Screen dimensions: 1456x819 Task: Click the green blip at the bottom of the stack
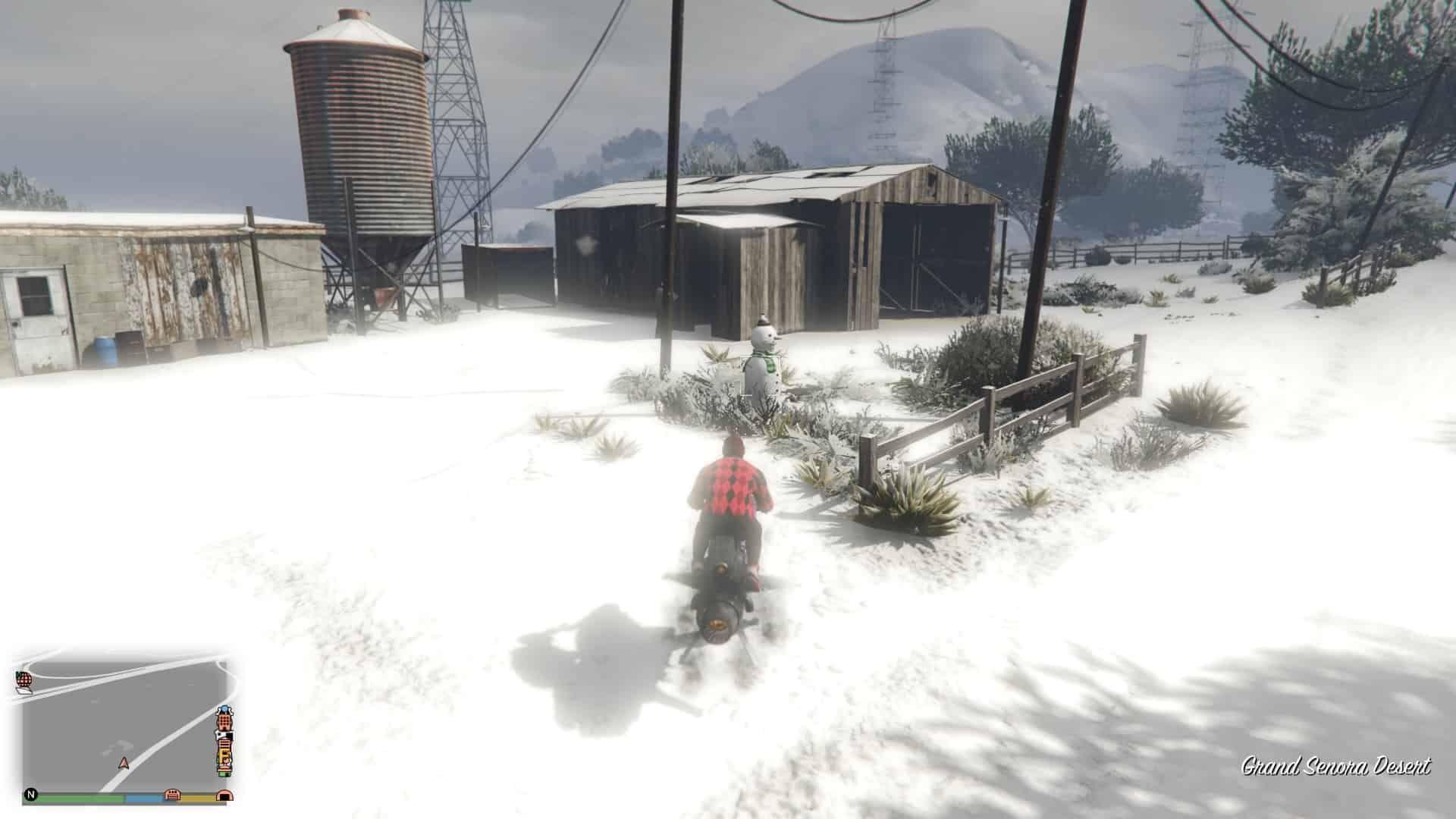pos(224,773)
